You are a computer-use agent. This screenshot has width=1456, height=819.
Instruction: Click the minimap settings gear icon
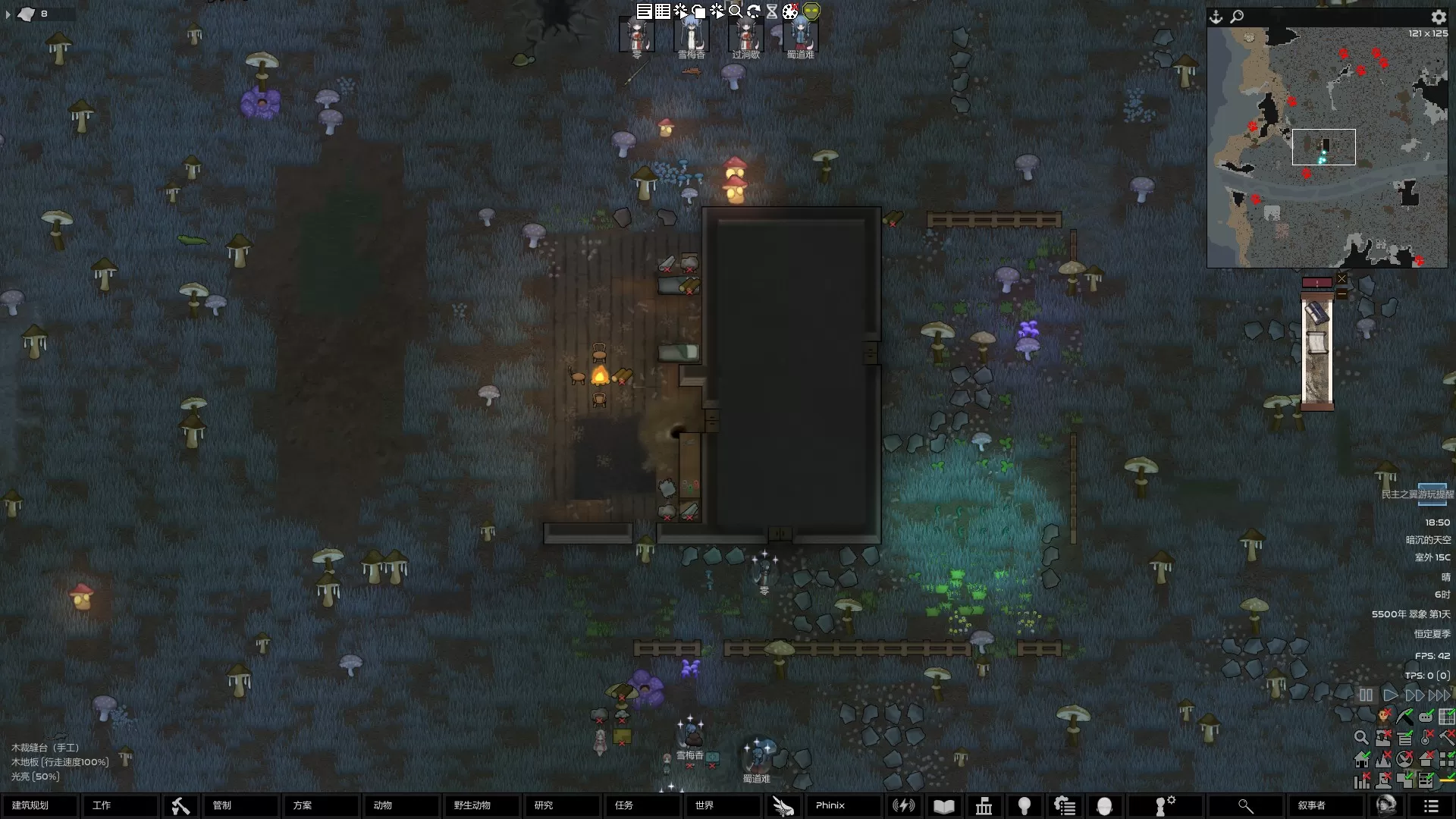tap(1438, 17)
